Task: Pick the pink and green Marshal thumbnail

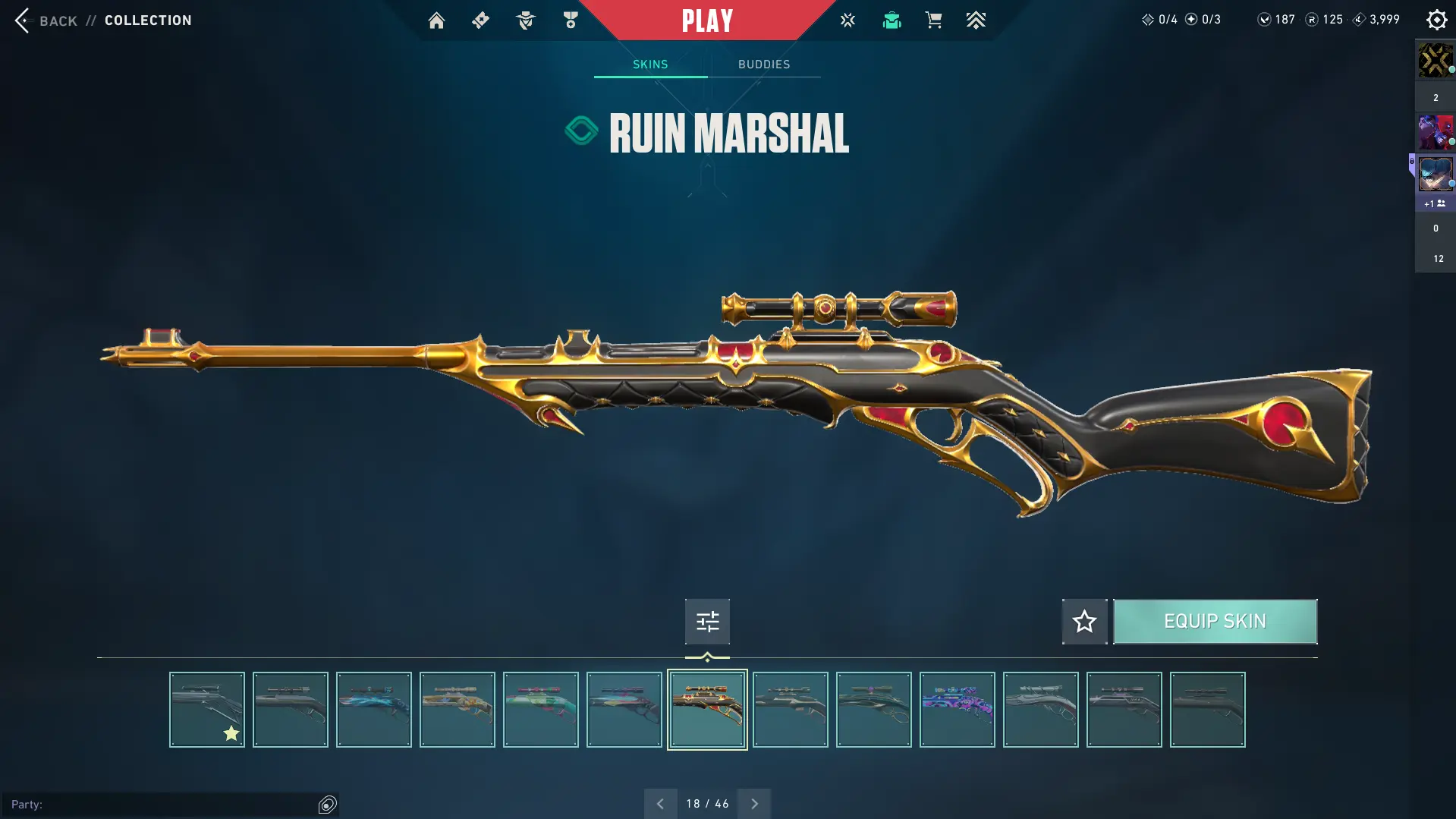Action: [x=541, y=710]
